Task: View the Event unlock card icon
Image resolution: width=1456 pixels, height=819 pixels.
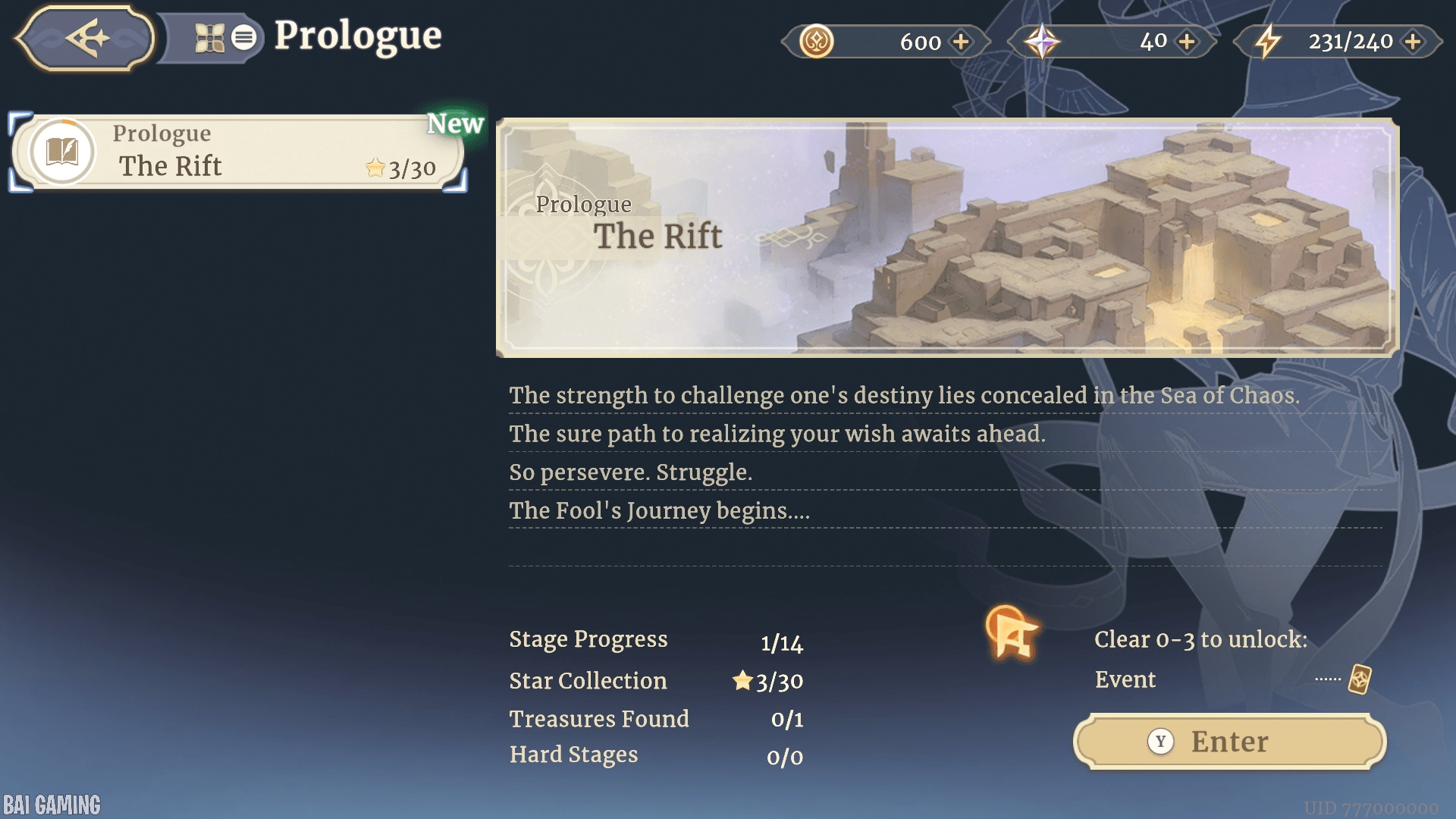Action: [1359, 679]
